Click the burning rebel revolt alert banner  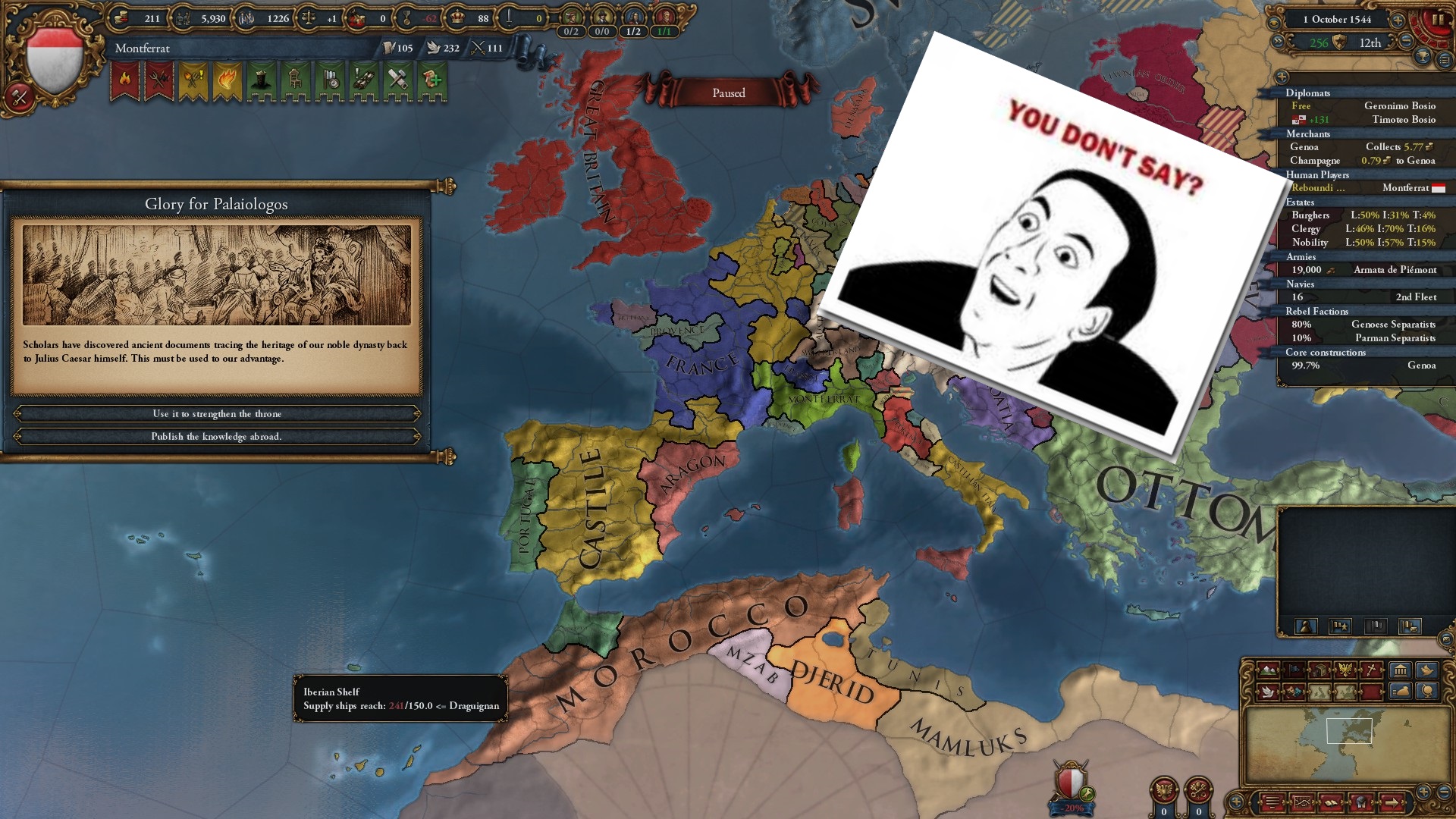[124, 79]
